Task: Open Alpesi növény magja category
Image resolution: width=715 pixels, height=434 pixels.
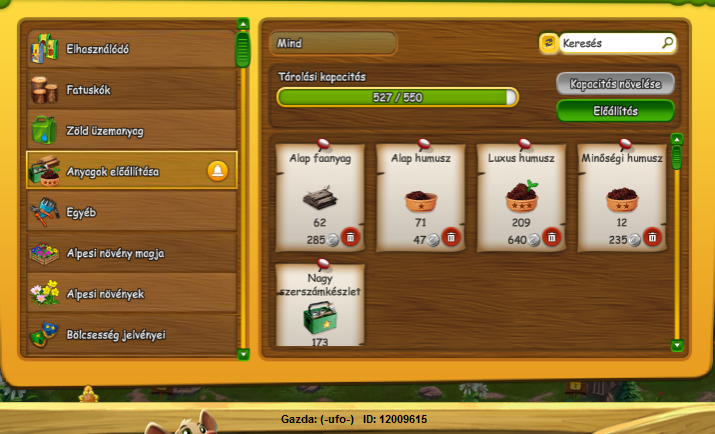Action: (x=131, y=253)
